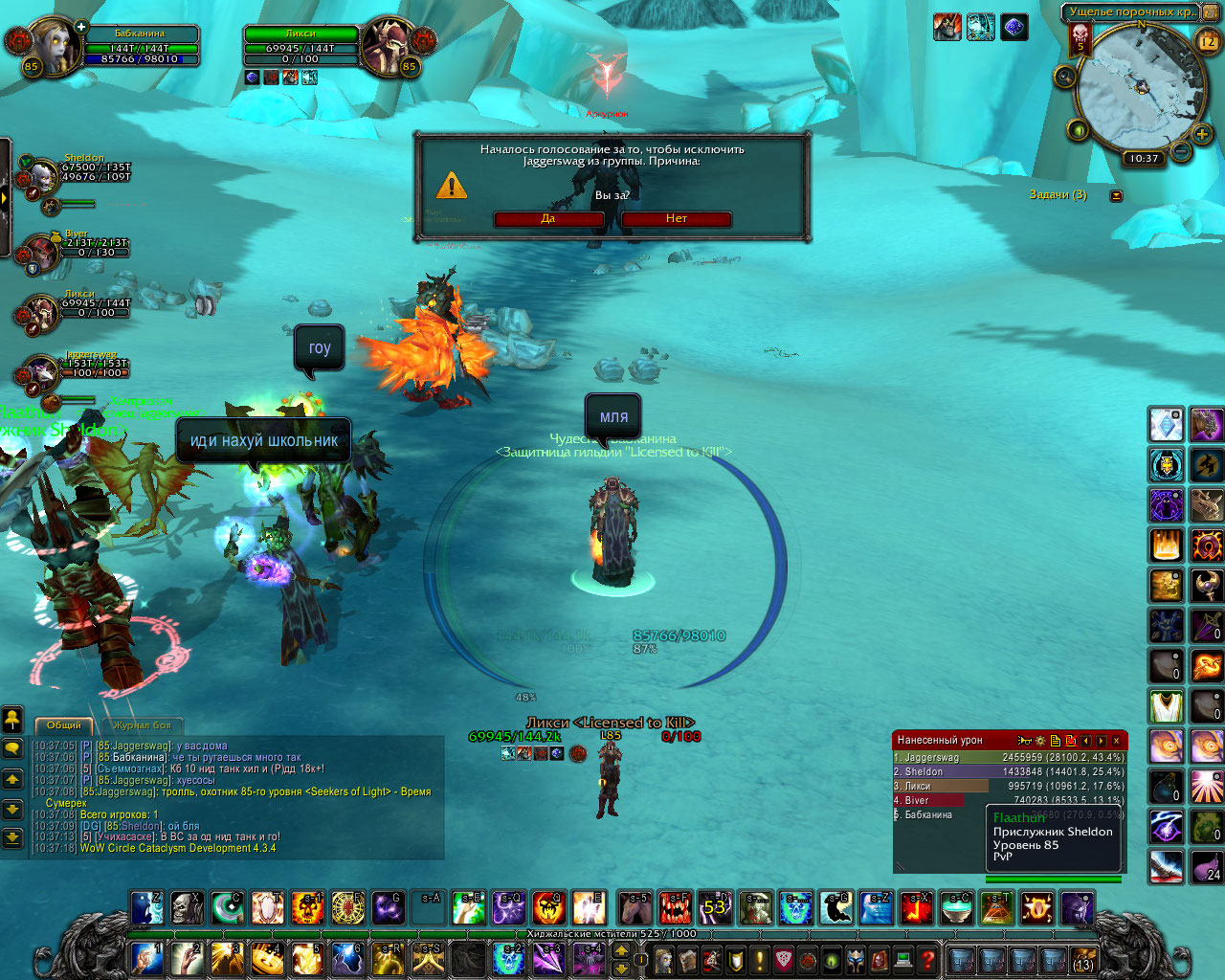Vote 'Да' to kick Jaggerswag
This screenshot has width=1225, height=980.
click(x=548, y=219)
